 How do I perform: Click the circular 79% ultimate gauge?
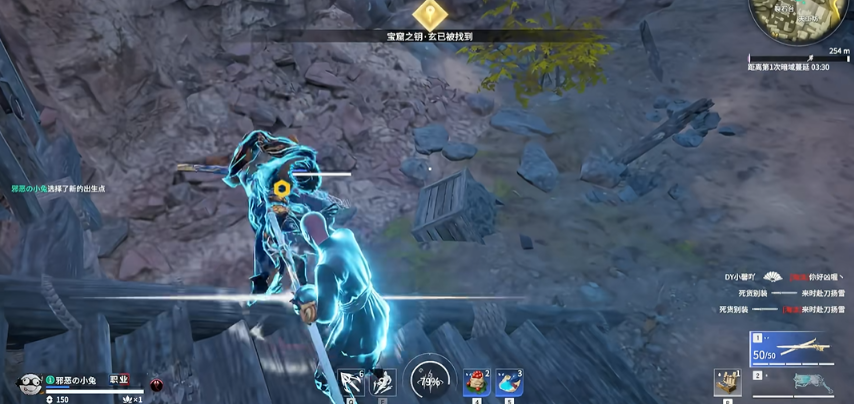[430, 380]
